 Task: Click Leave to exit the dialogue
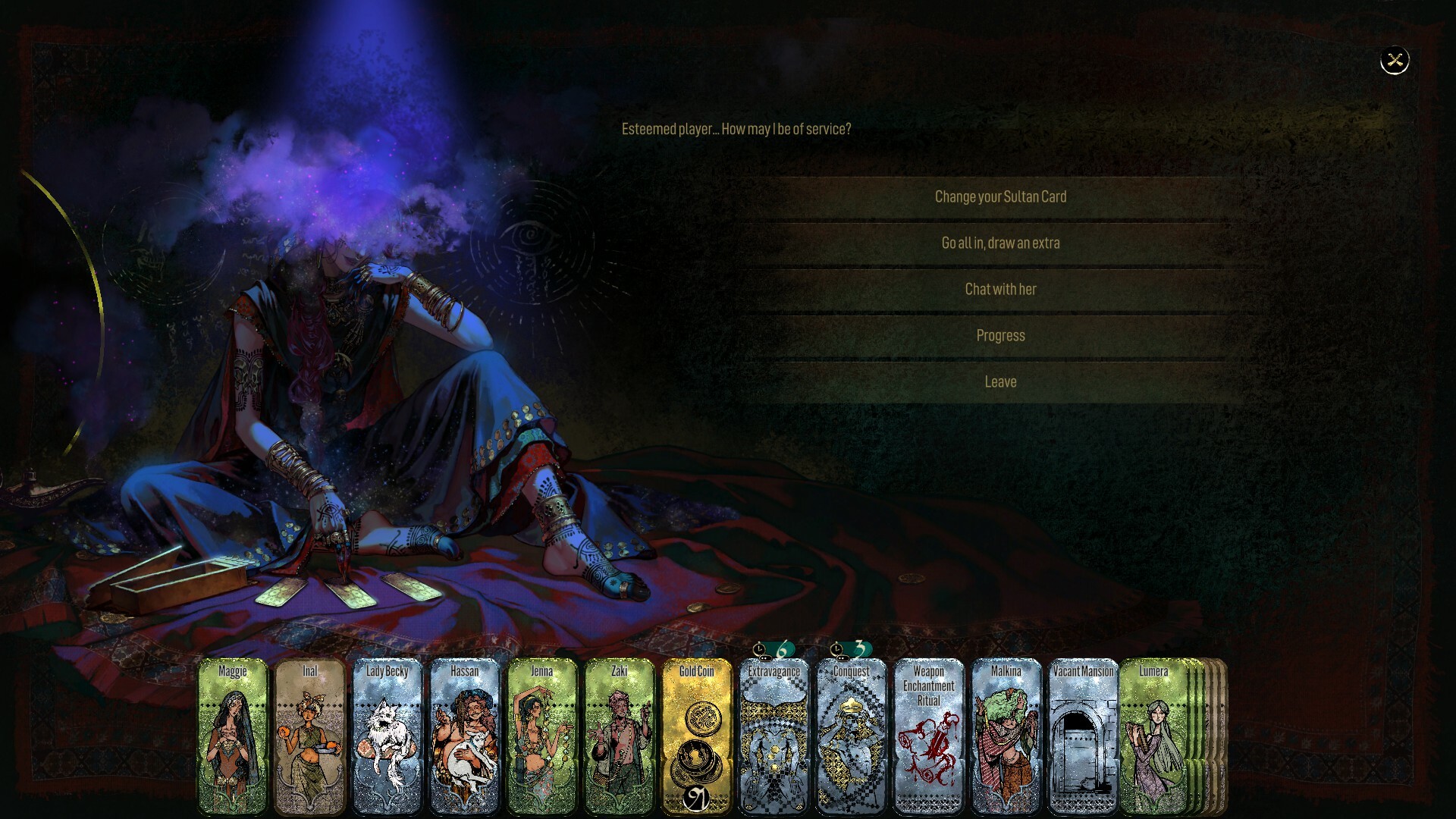pos(1000,382)
